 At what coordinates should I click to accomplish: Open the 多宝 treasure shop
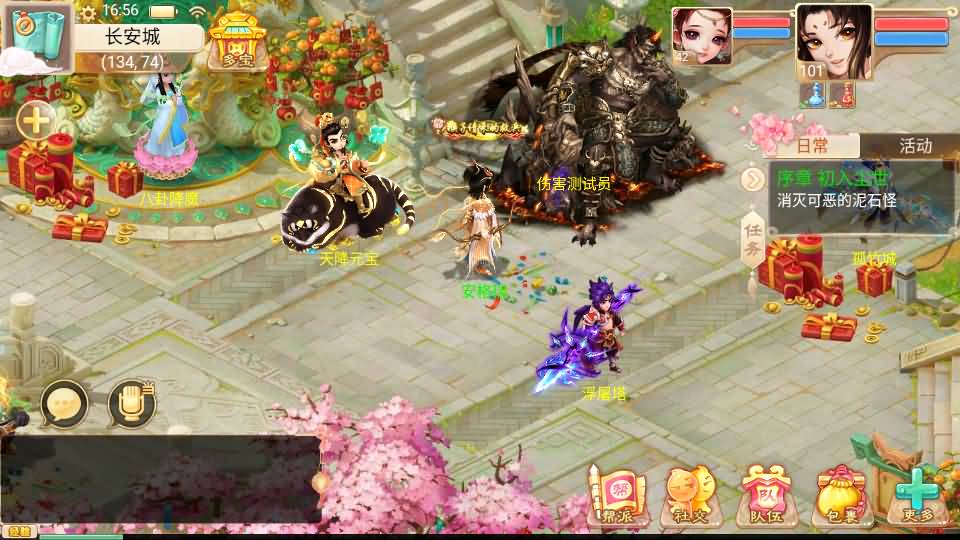tap(236, 40)
